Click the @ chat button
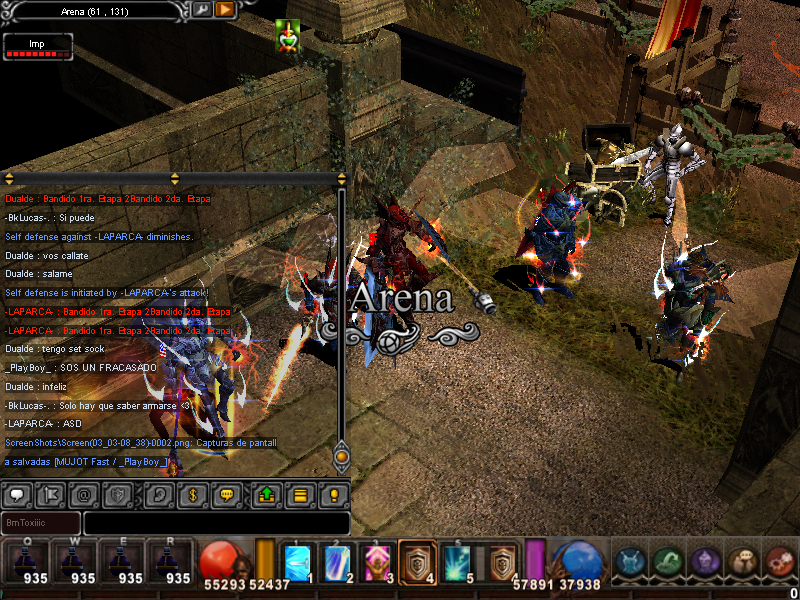This screenshot has height=600, width=800. coord(85,494)
